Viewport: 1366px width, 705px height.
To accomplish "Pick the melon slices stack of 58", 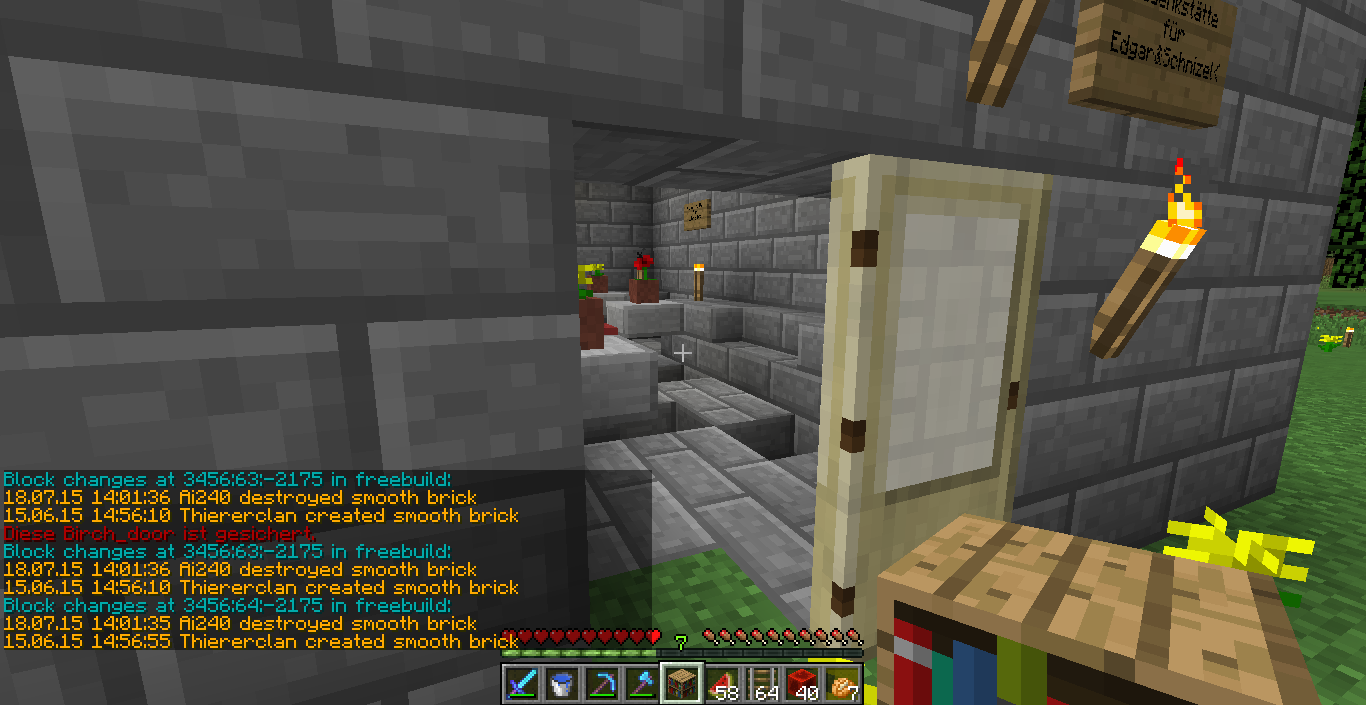I will pyautogui.click(x=722, y=684).
